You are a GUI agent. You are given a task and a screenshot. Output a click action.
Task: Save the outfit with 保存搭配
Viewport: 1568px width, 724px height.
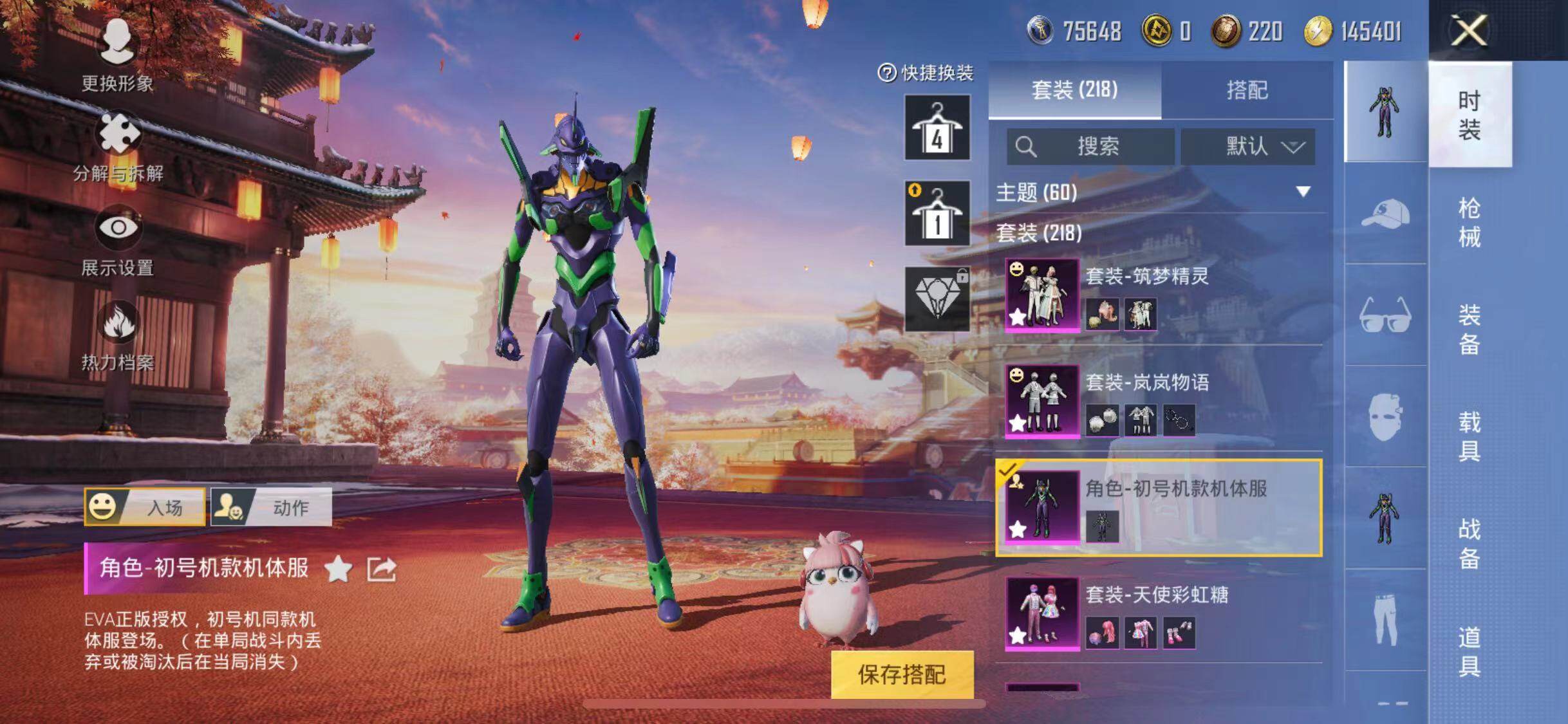click(x=902, y=674)
